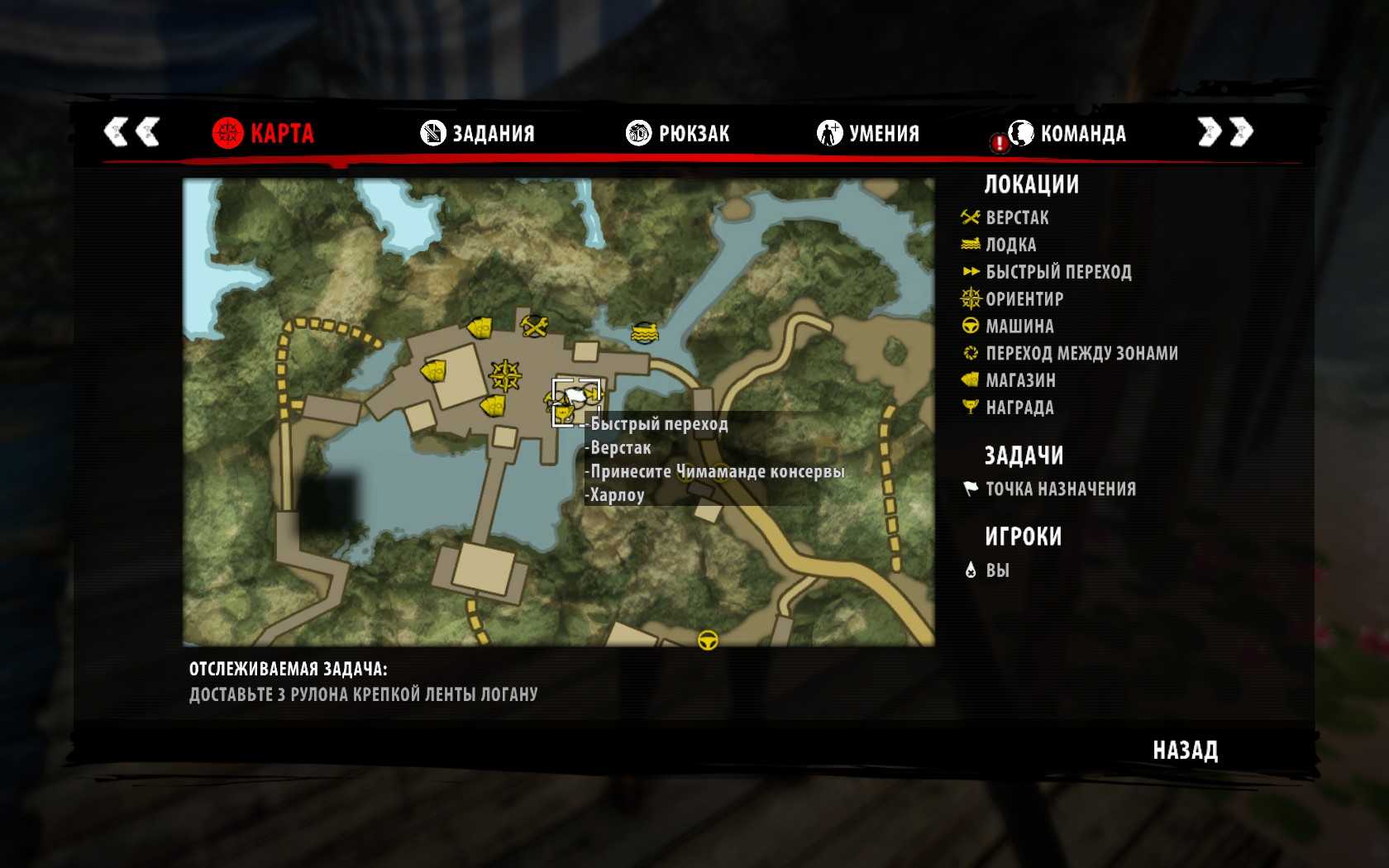Viewport: 1389px width, 868px height.
Task: Click the Верстак legend entry
Action: pyautogui.click(x=1017, y=218)
